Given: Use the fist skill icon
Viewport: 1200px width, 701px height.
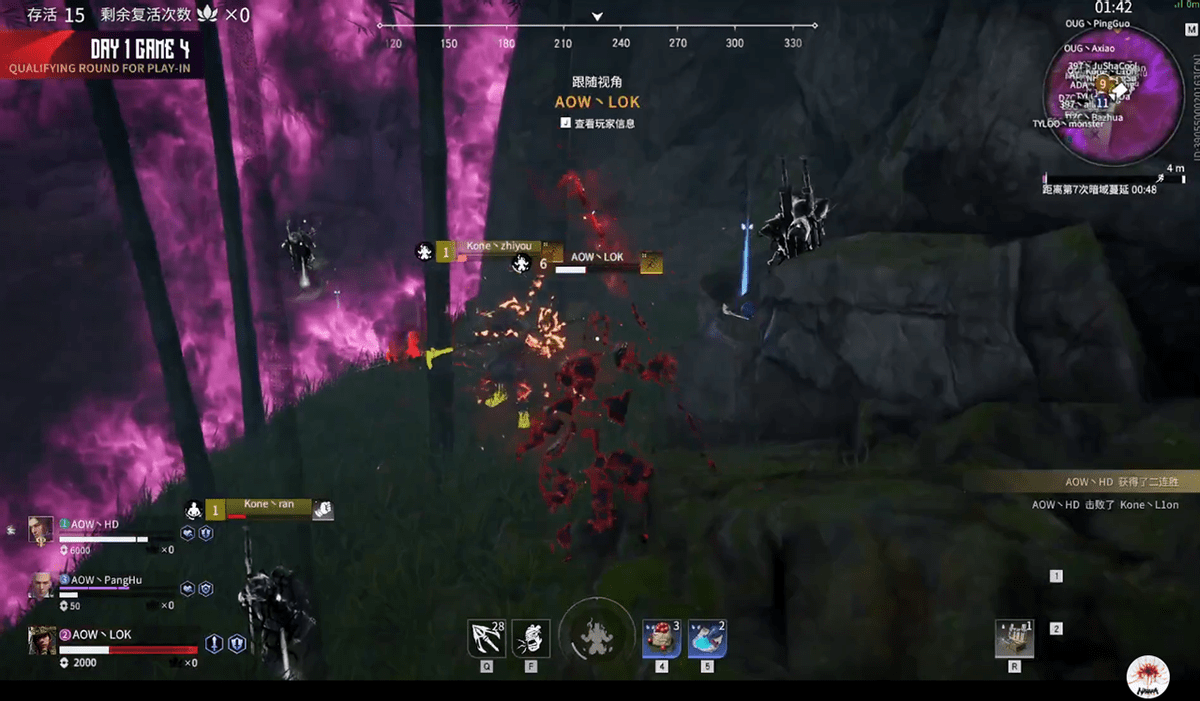Looking at the screenshot, I should [531, 638].
